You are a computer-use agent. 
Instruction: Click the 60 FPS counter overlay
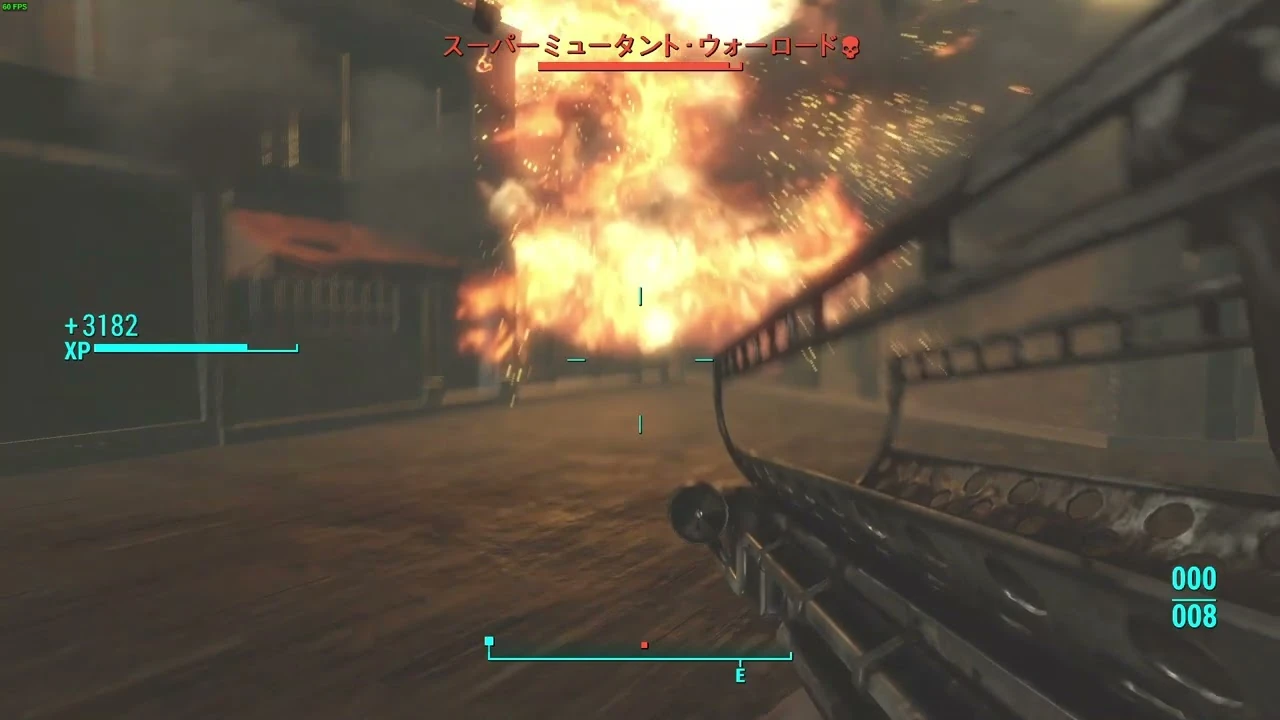[x=14, y=6]
